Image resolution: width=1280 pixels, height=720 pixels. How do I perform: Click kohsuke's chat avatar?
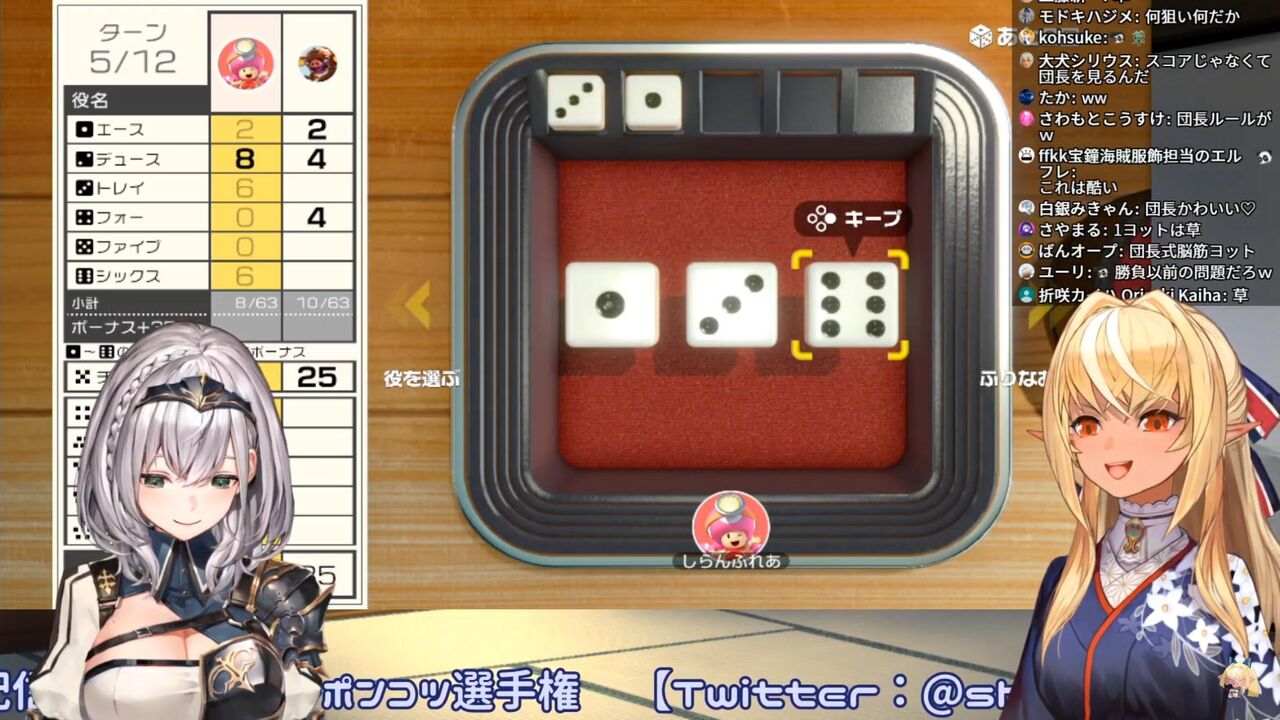click(x=1026, y=37)
